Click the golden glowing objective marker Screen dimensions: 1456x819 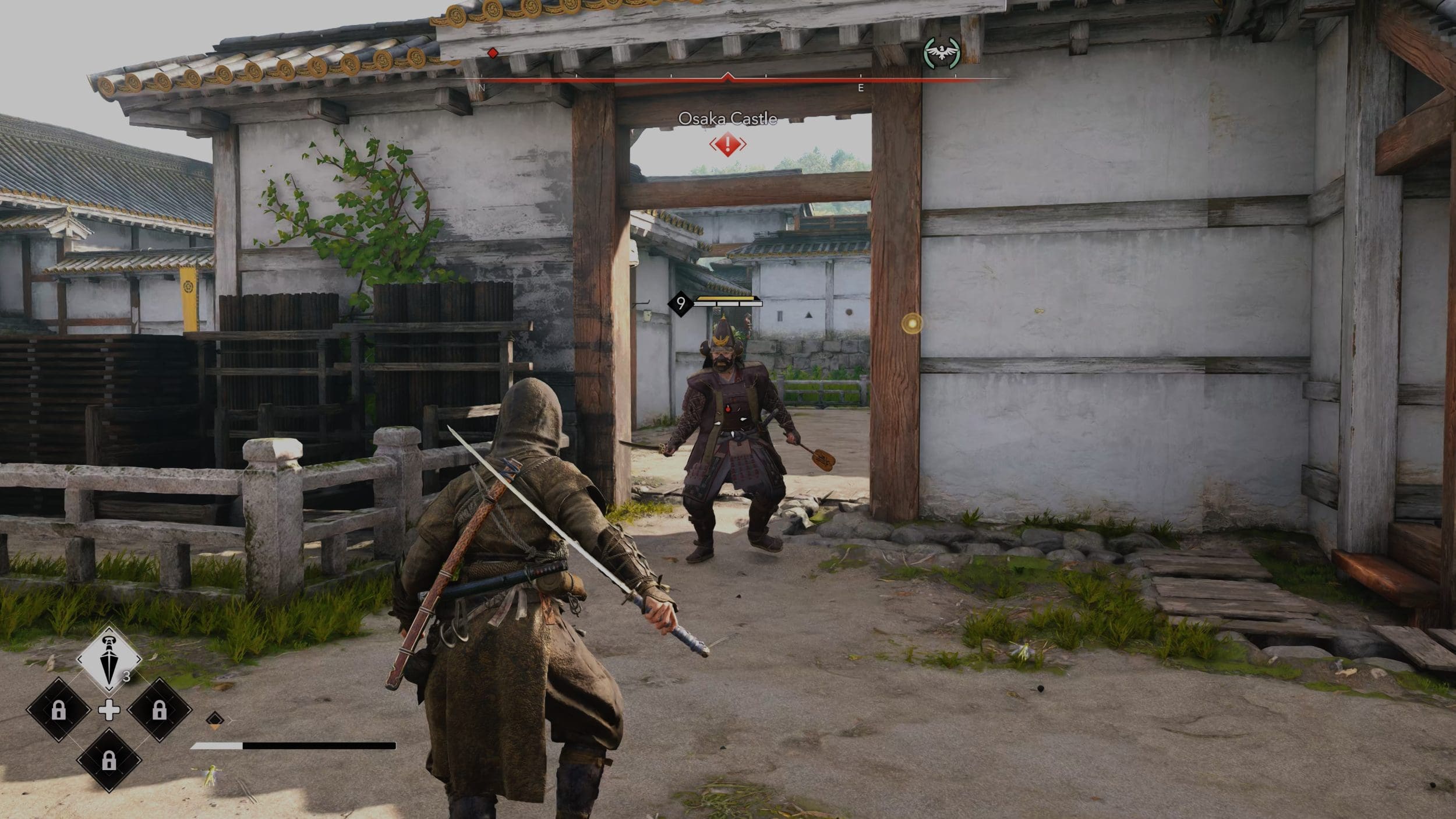(x=911, y=323)
